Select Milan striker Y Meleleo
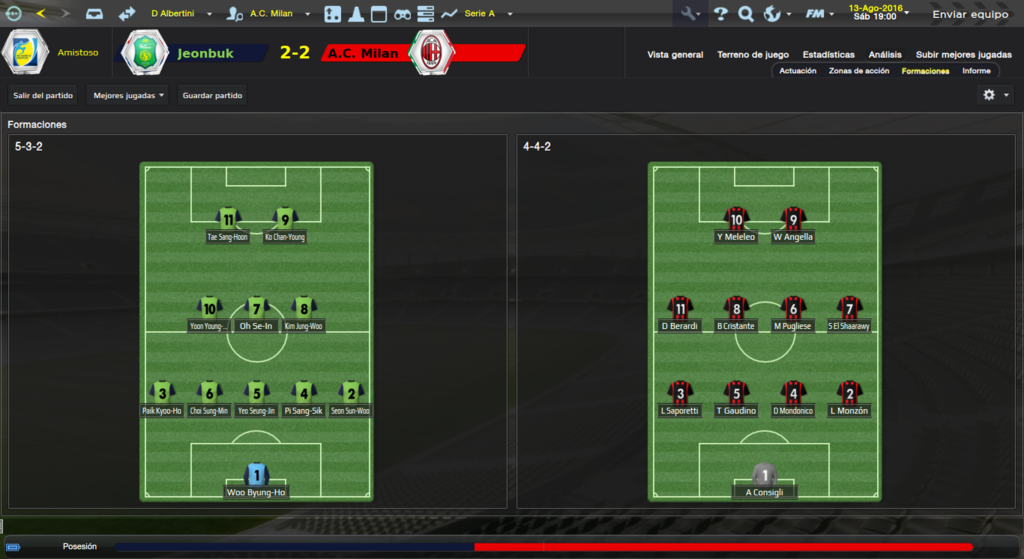This screenshot has width=1024, height=559. [x=737, y=225]
